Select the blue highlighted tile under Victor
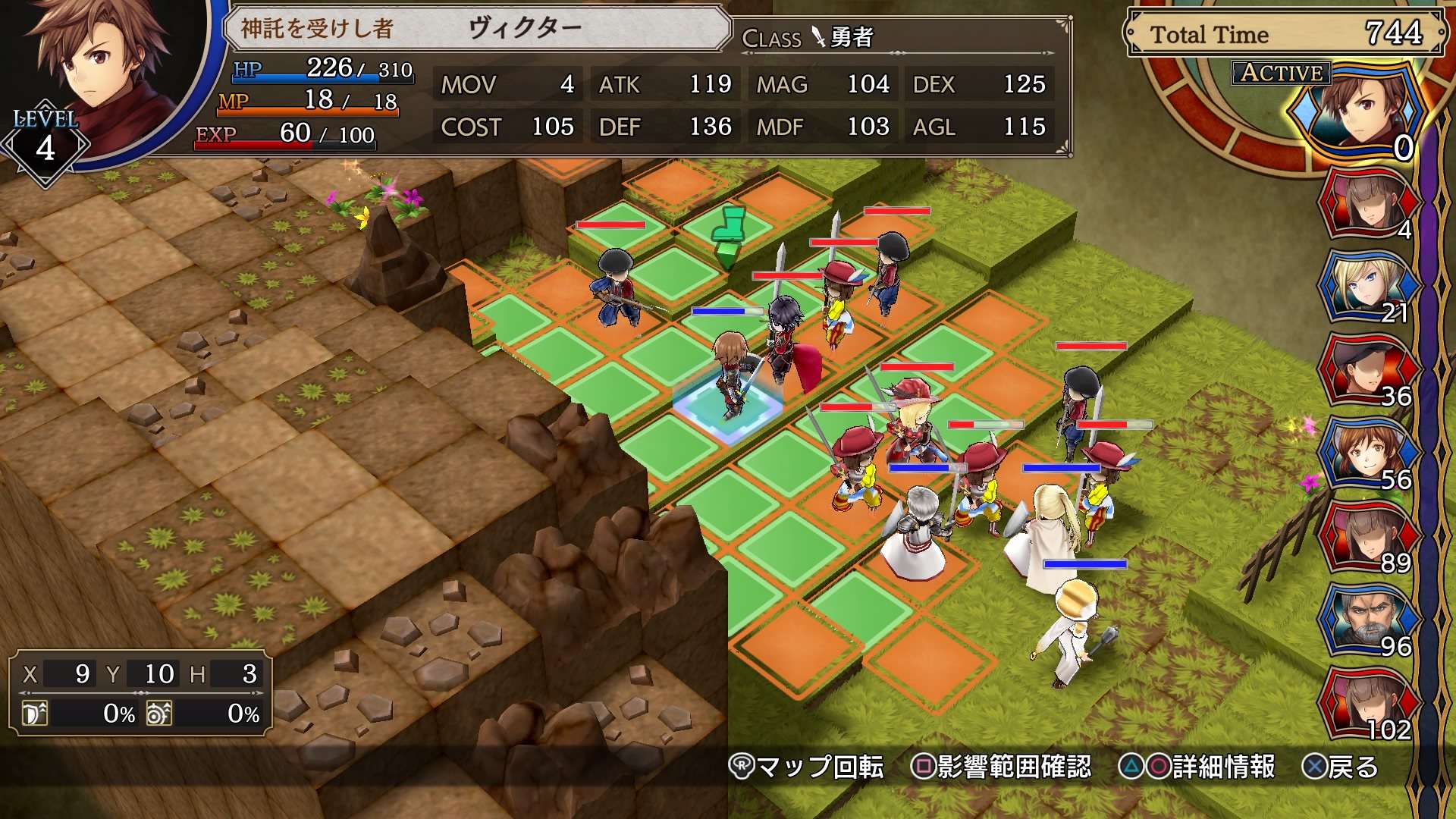Viewport: 1456px width, 819px height. tap(728, 407)
